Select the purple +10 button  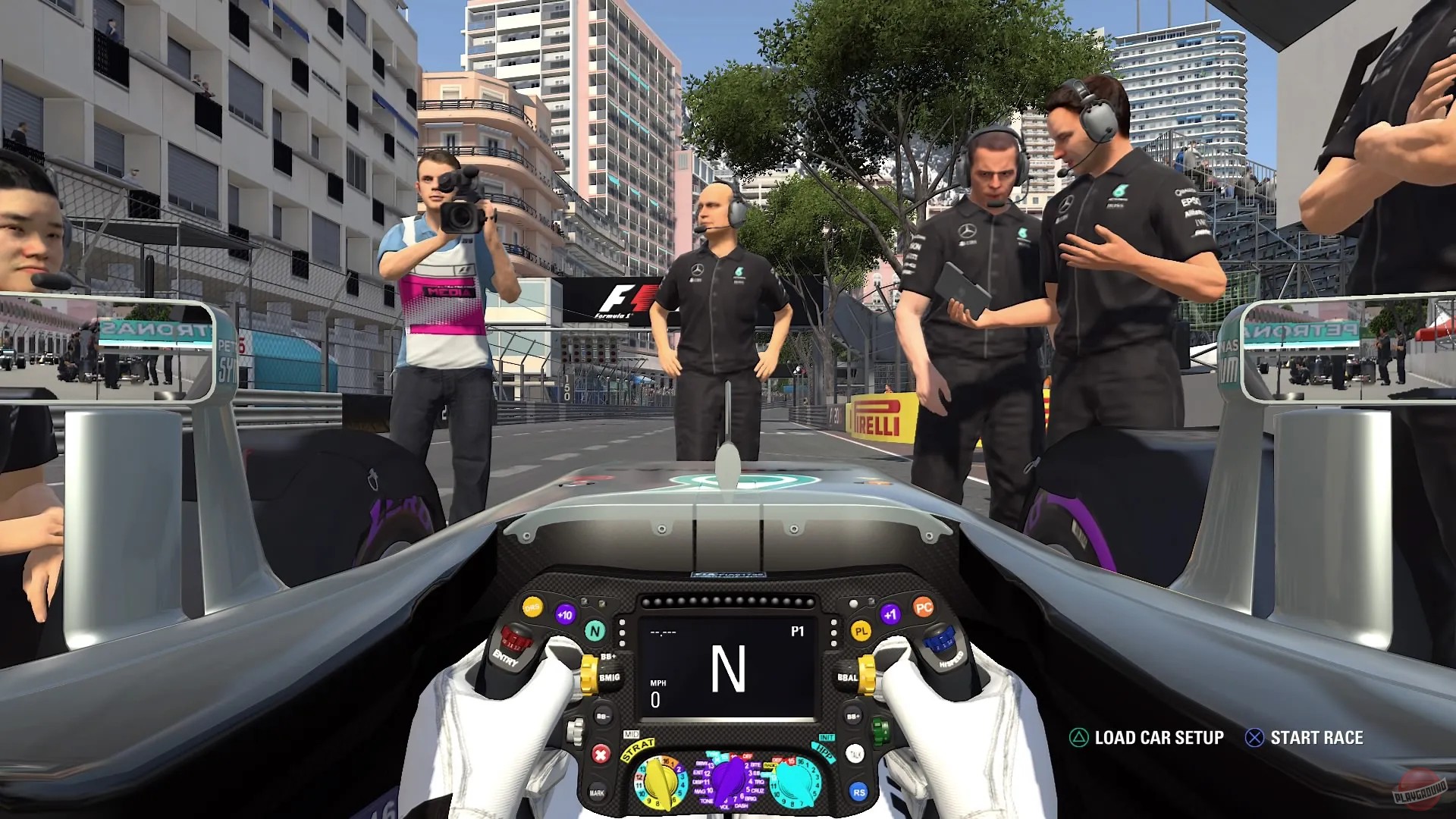tap(565, 613)
